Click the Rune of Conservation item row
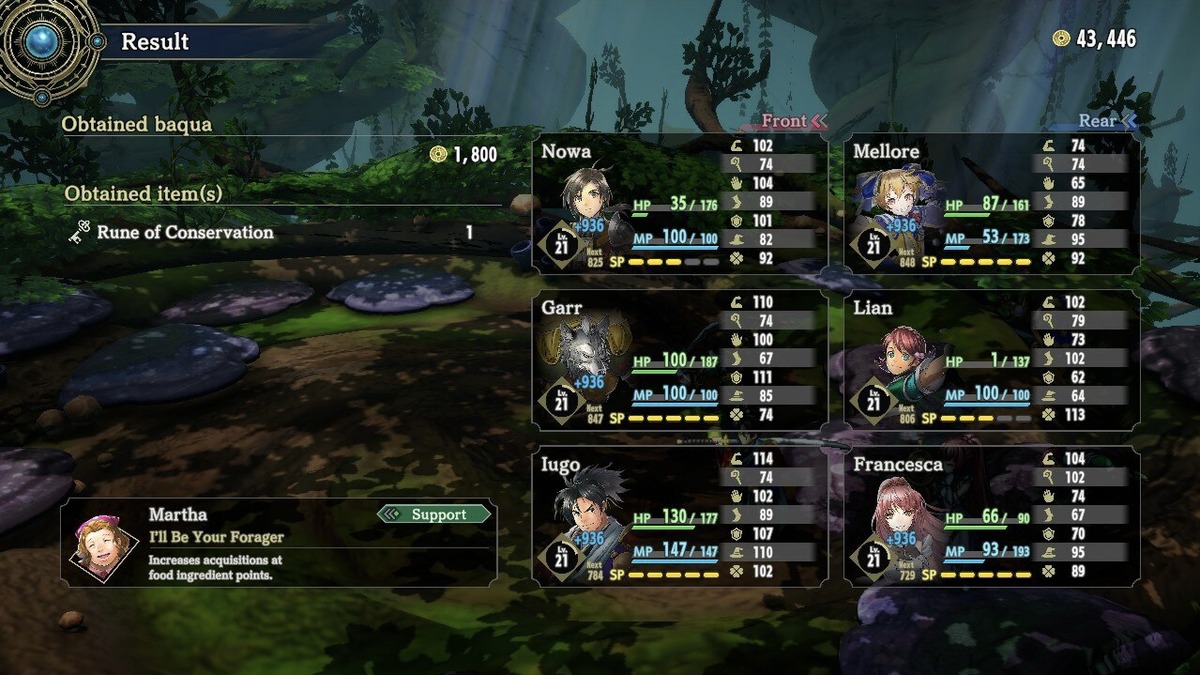 pyautogui.click(x=270, y=233)
